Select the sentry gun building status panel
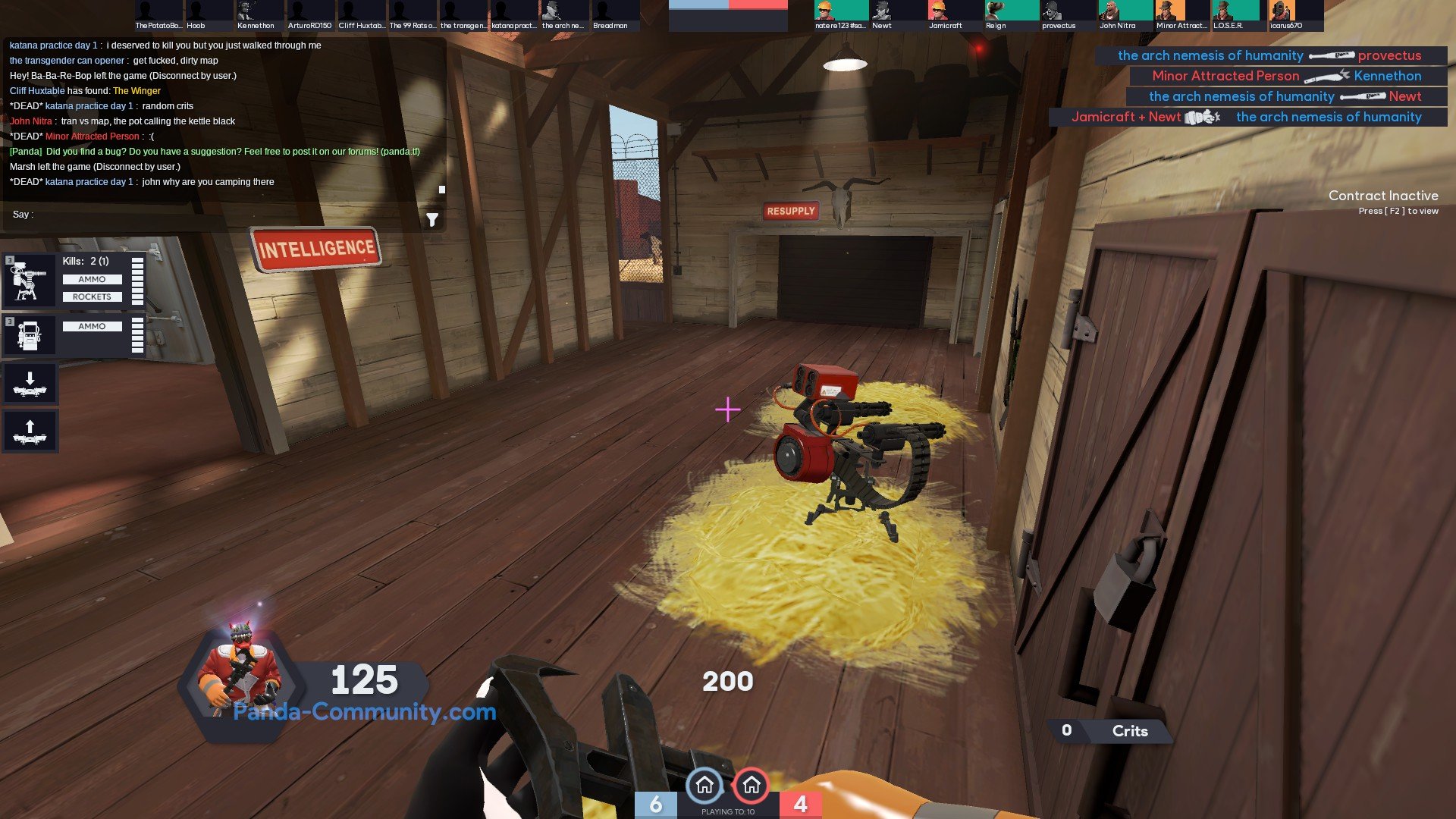 [74, 280]
